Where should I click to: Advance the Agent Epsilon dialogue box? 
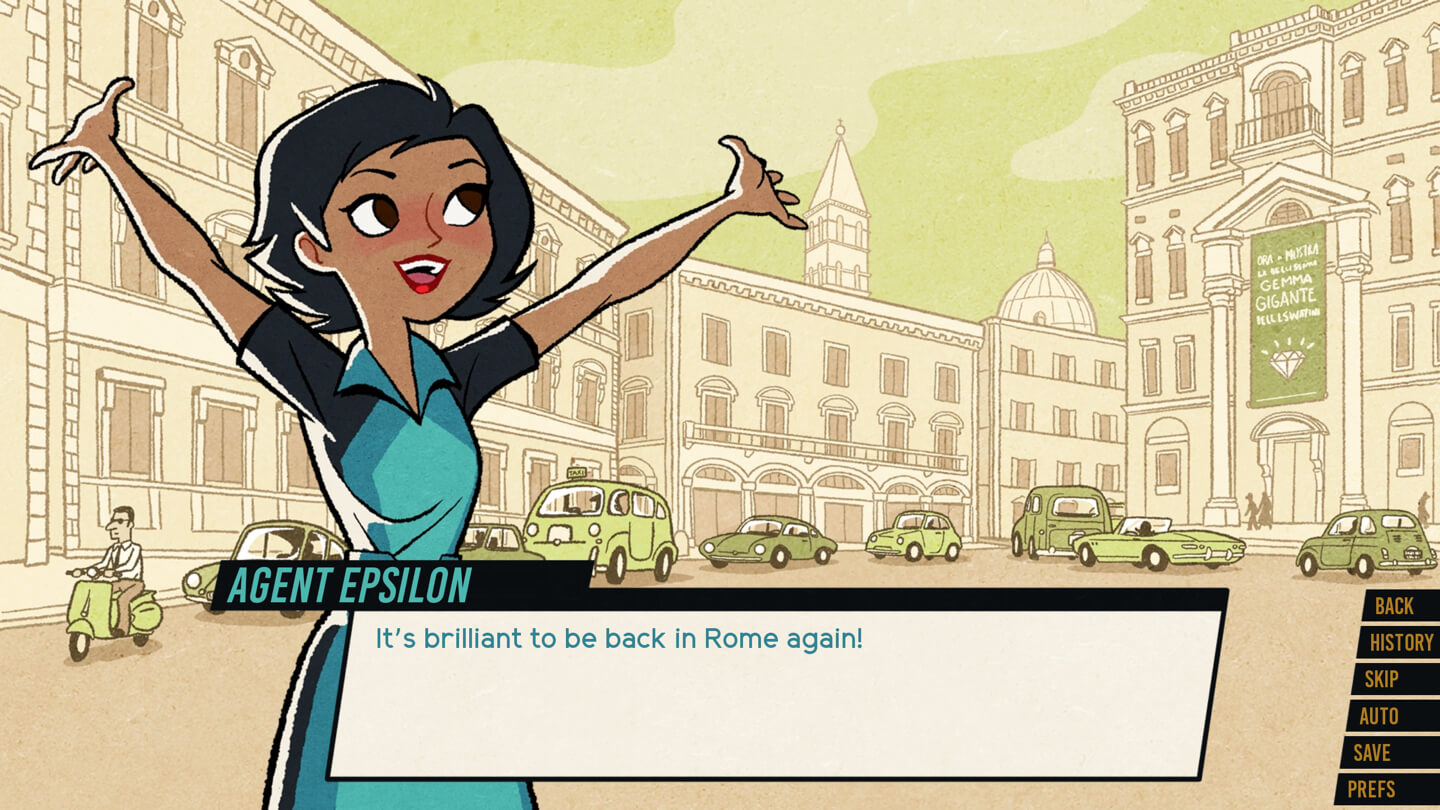pyautogui.click(x=775, y=694)
